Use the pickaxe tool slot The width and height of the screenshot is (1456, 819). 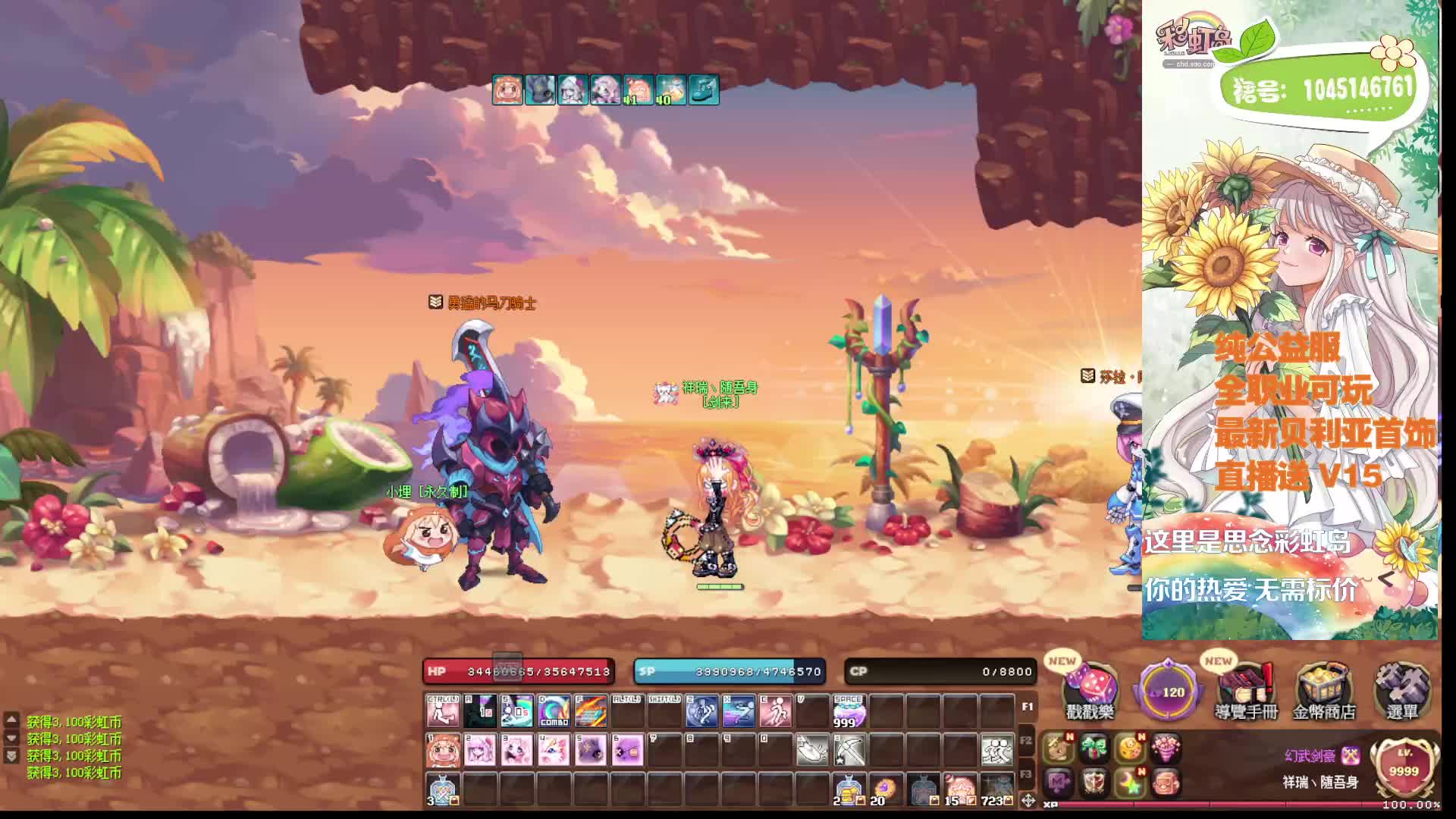point(849,750)
